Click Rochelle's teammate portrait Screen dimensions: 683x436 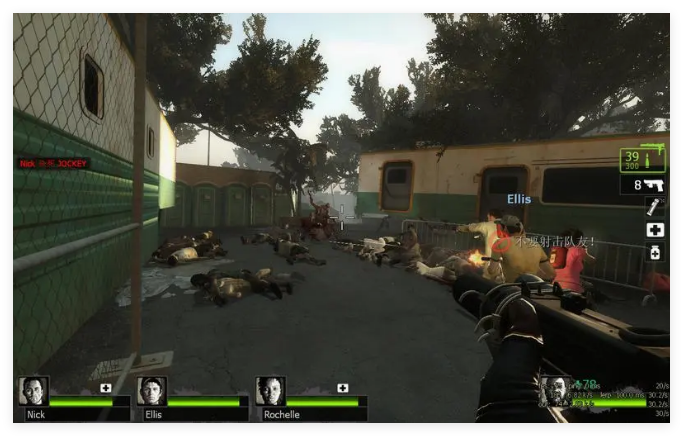[x=270, y=391]
